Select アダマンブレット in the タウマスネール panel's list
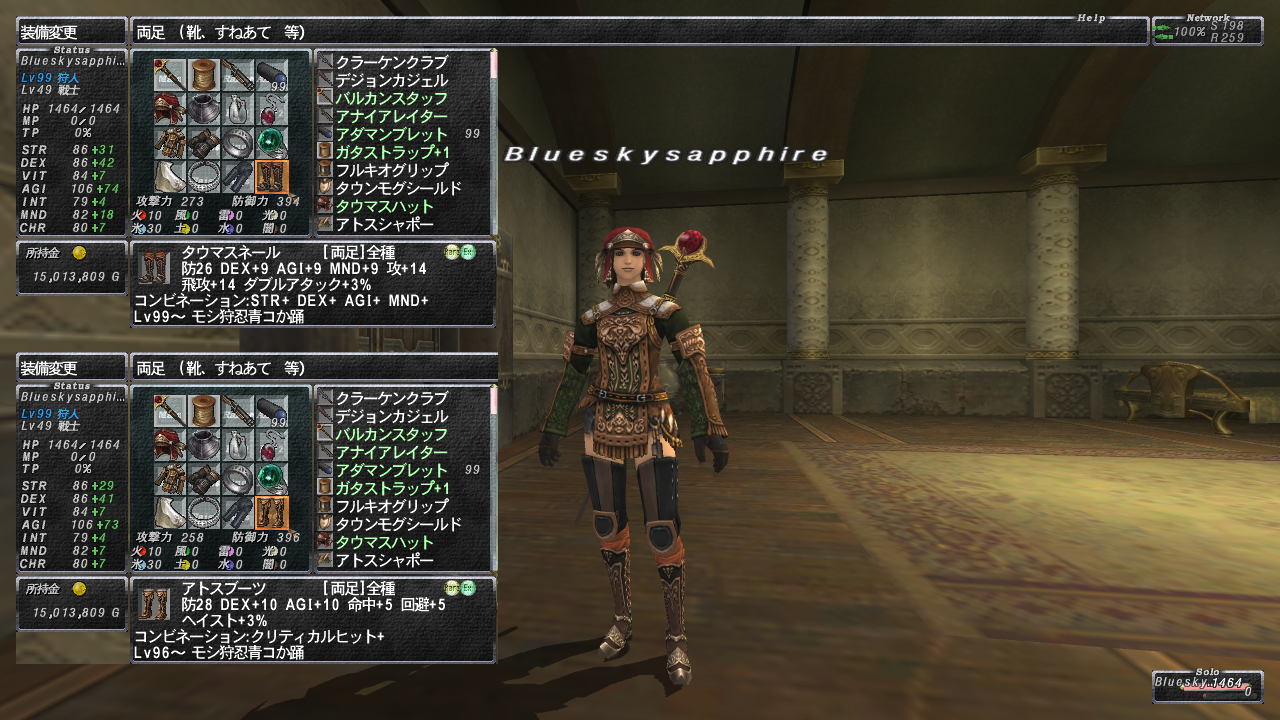Image resolution: width=1280 pixels, height=720 pixels. pos(391,134)
